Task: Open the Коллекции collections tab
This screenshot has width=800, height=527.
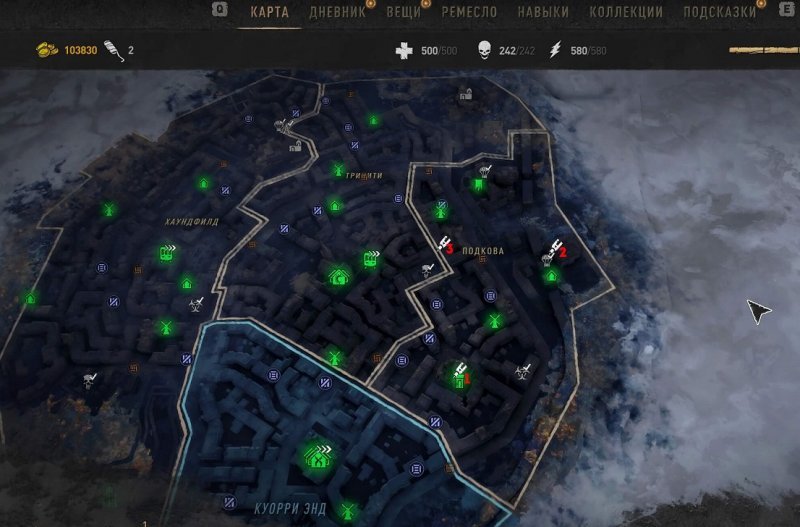Action: (x=626, y=13)
